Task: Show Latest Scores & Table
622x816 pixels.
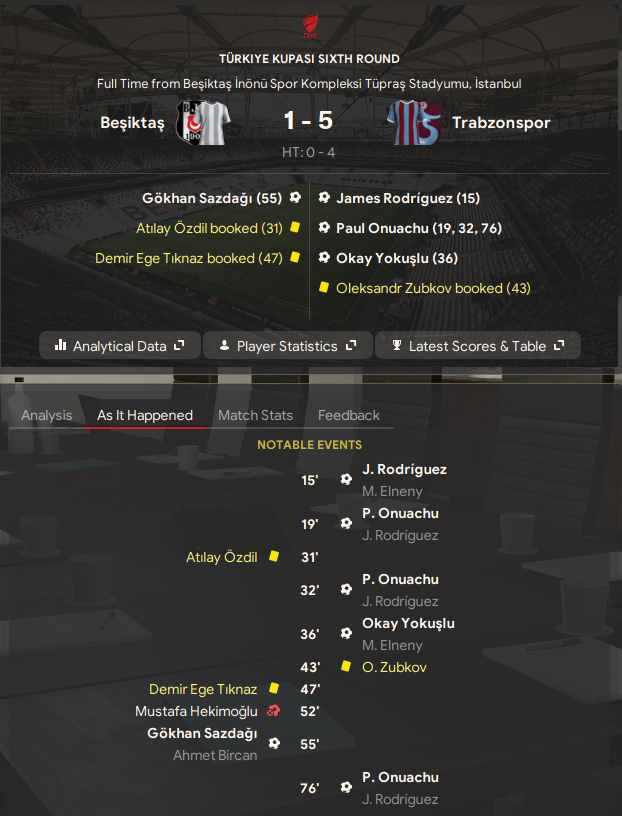Action: pos(478,346)
